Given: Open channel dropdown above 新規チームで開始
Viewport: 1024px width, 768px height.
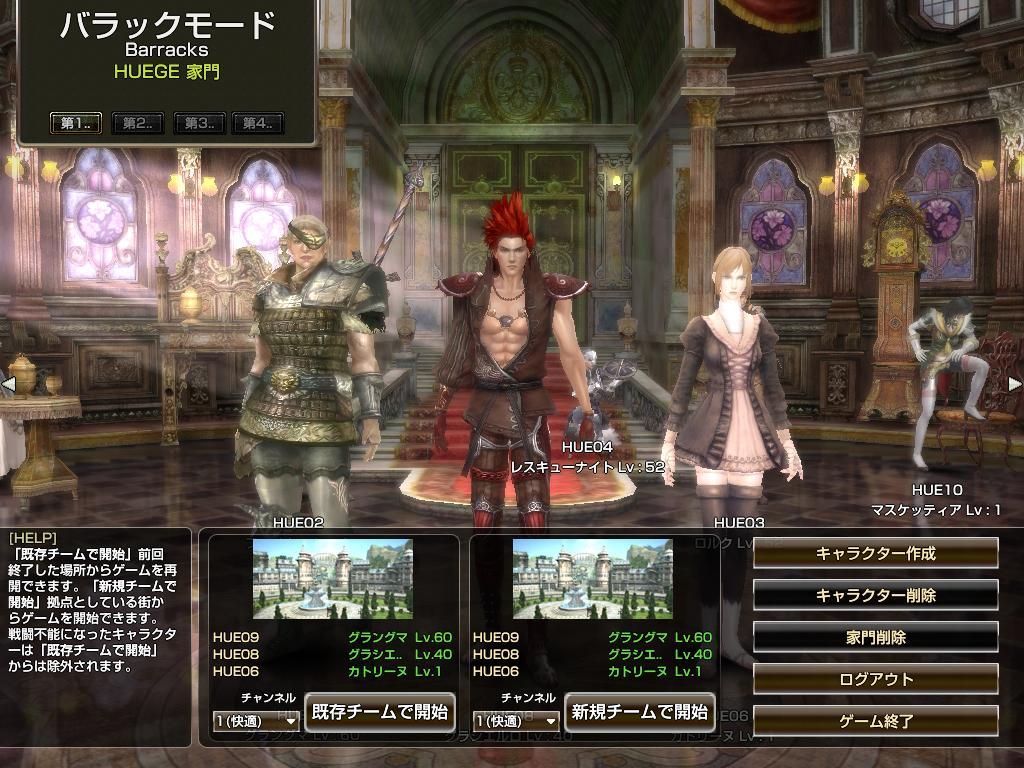Looking at the screenshot, I should [517, 720].
